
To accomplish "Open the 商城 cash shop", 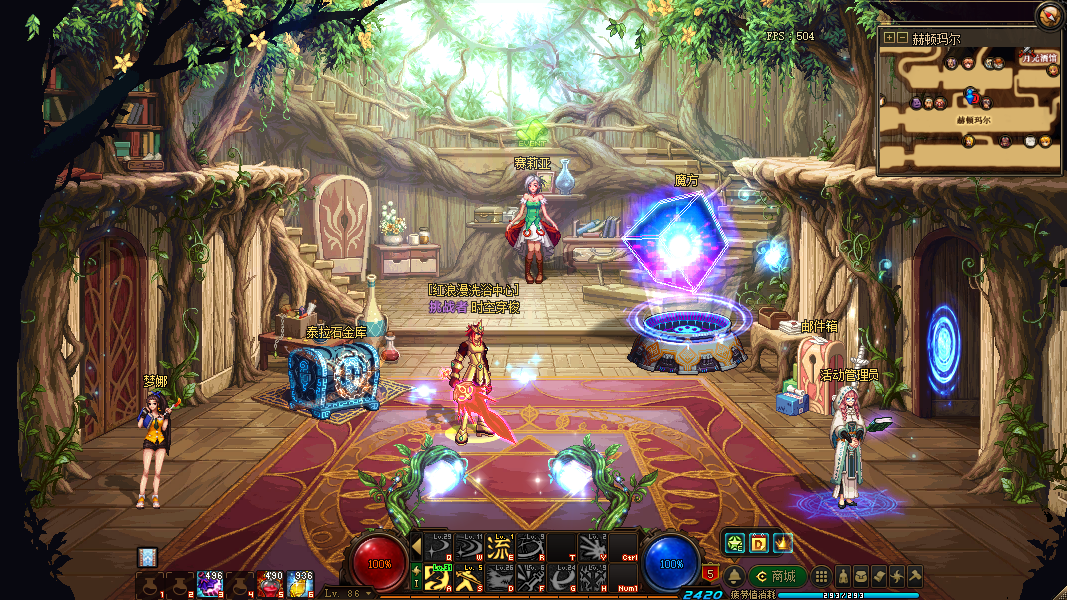I will point(777,576).
